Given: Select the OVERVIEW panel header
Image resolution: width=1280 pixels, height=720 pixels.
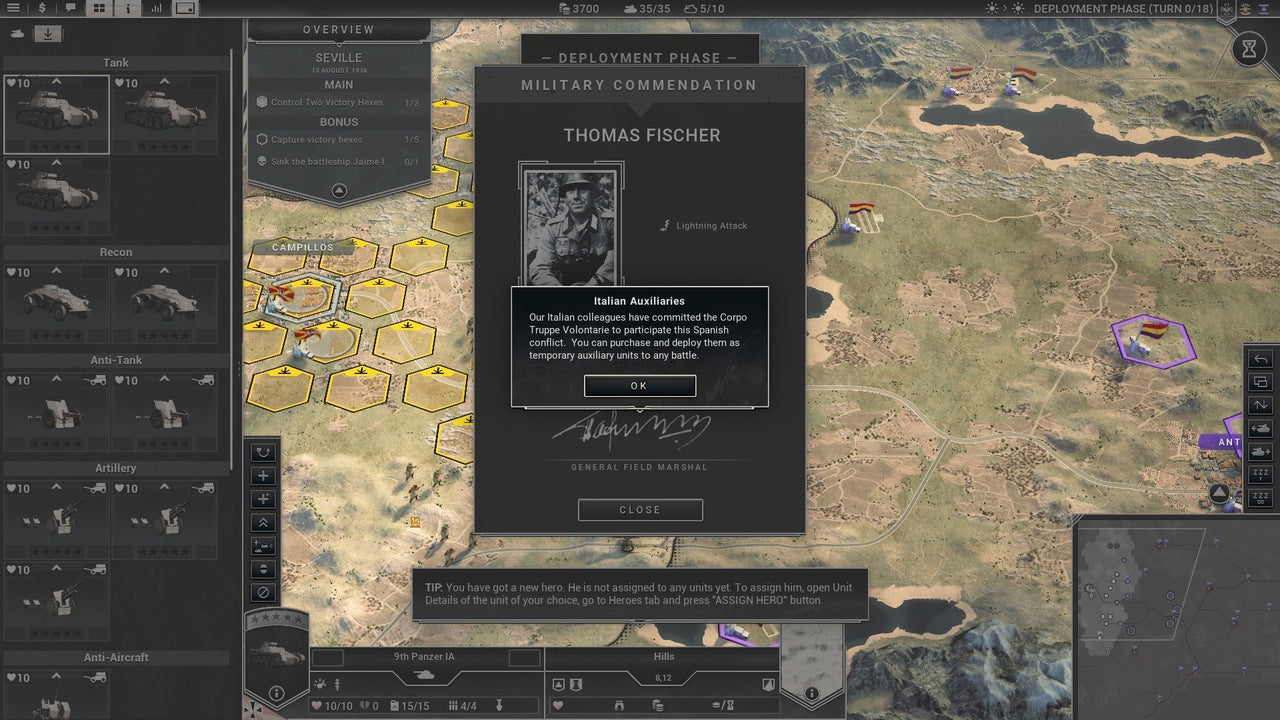Looking at the screenshot, I should (338, 29).
